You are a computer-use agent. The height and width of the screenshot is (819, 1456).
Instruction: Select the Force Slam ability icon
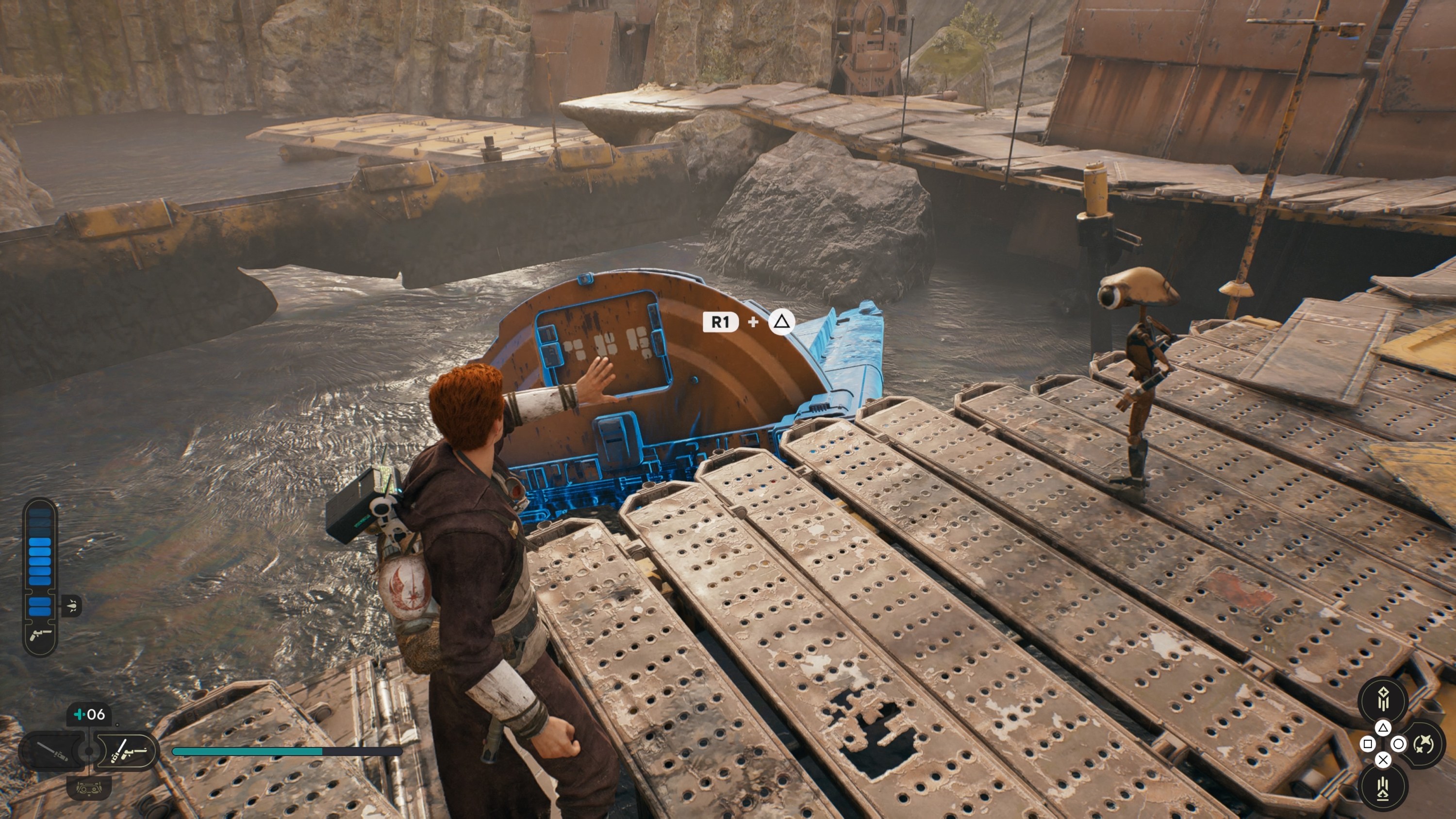pos(1383,787)
